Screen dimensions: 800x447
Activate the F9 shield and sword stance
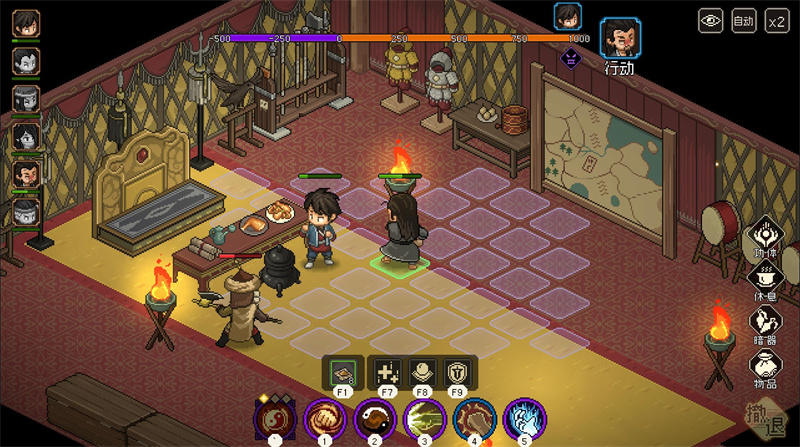[x=456, y=372]
